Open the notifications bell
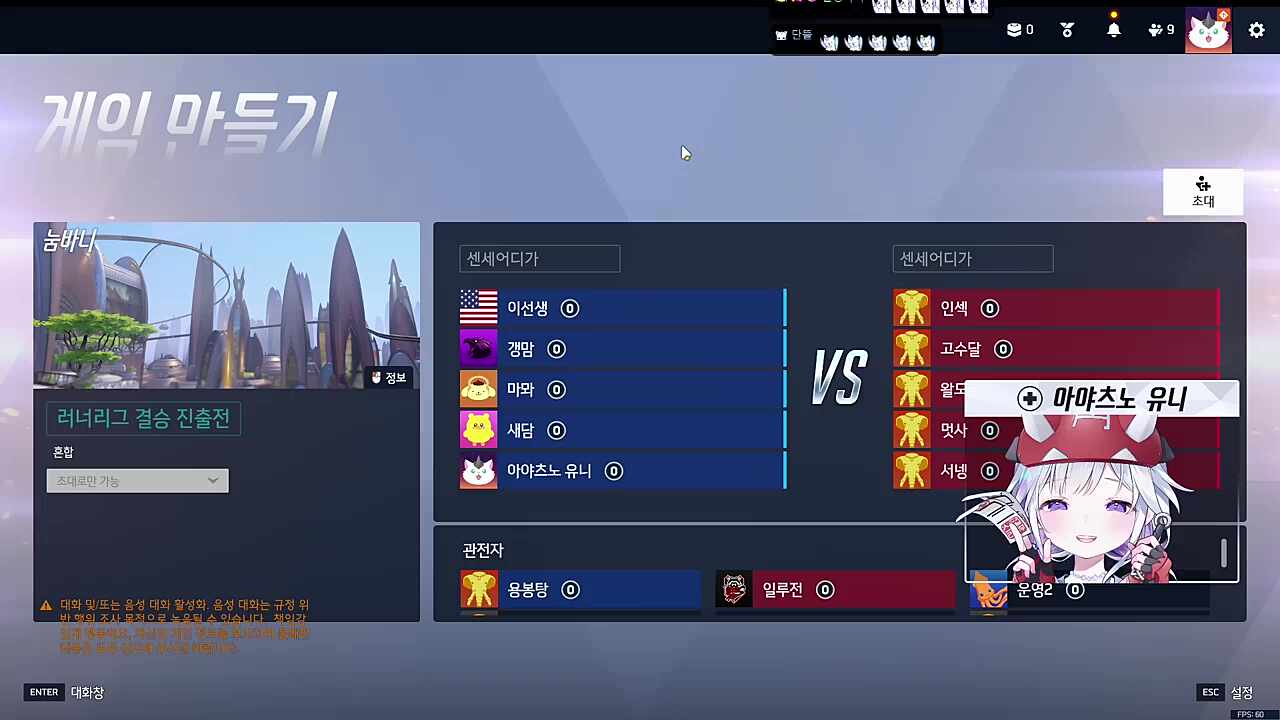 1113,29
